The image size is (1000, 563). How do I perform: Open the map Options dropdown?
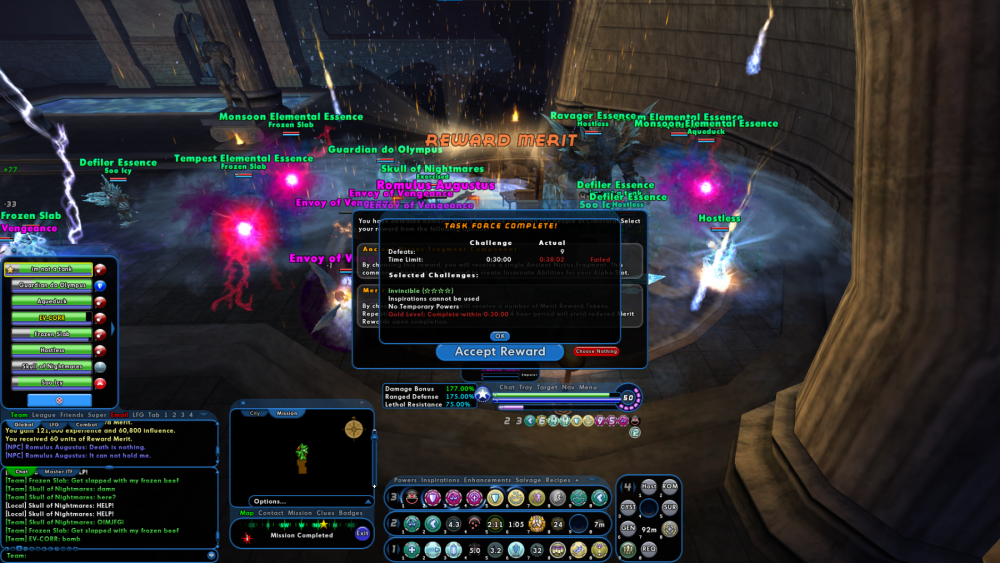[x=272, y=501]
